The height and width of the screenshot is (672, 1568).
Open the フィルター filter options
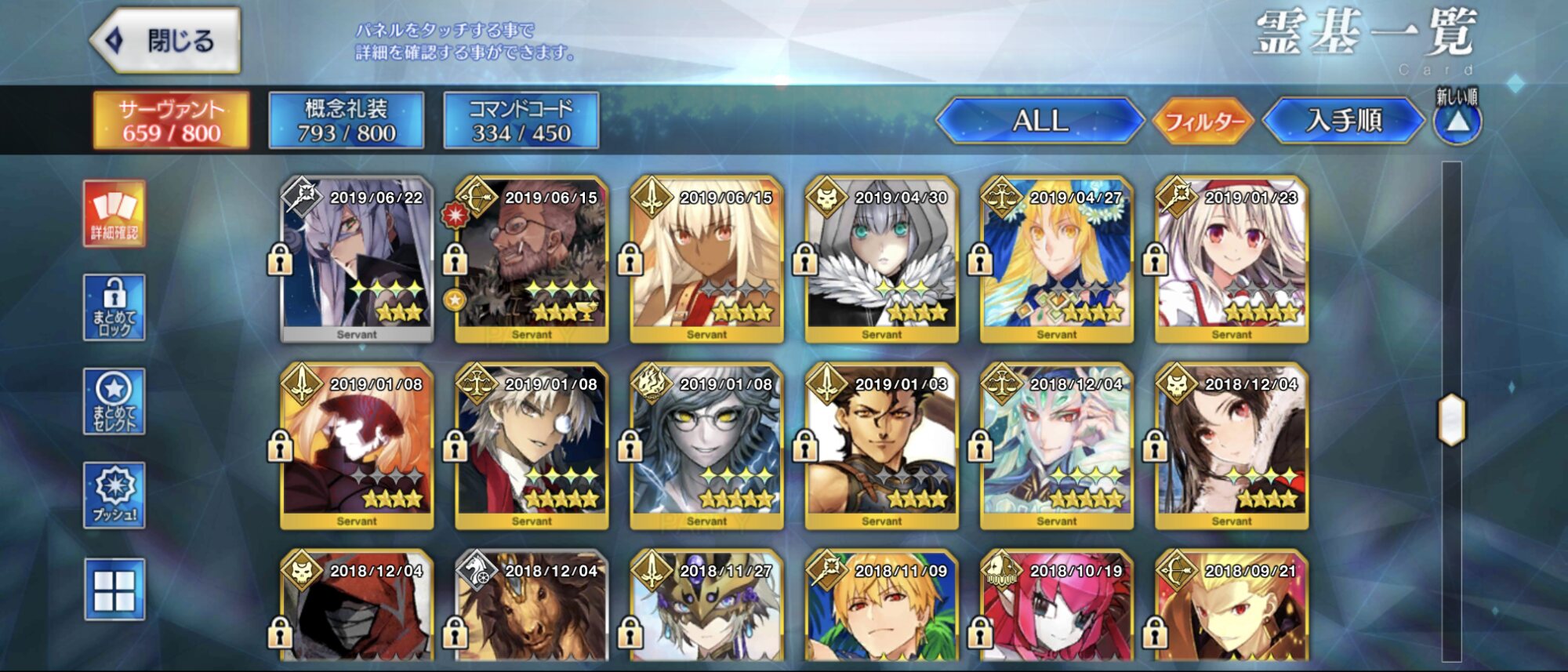pyautogui.click(x=1203, y=122)
